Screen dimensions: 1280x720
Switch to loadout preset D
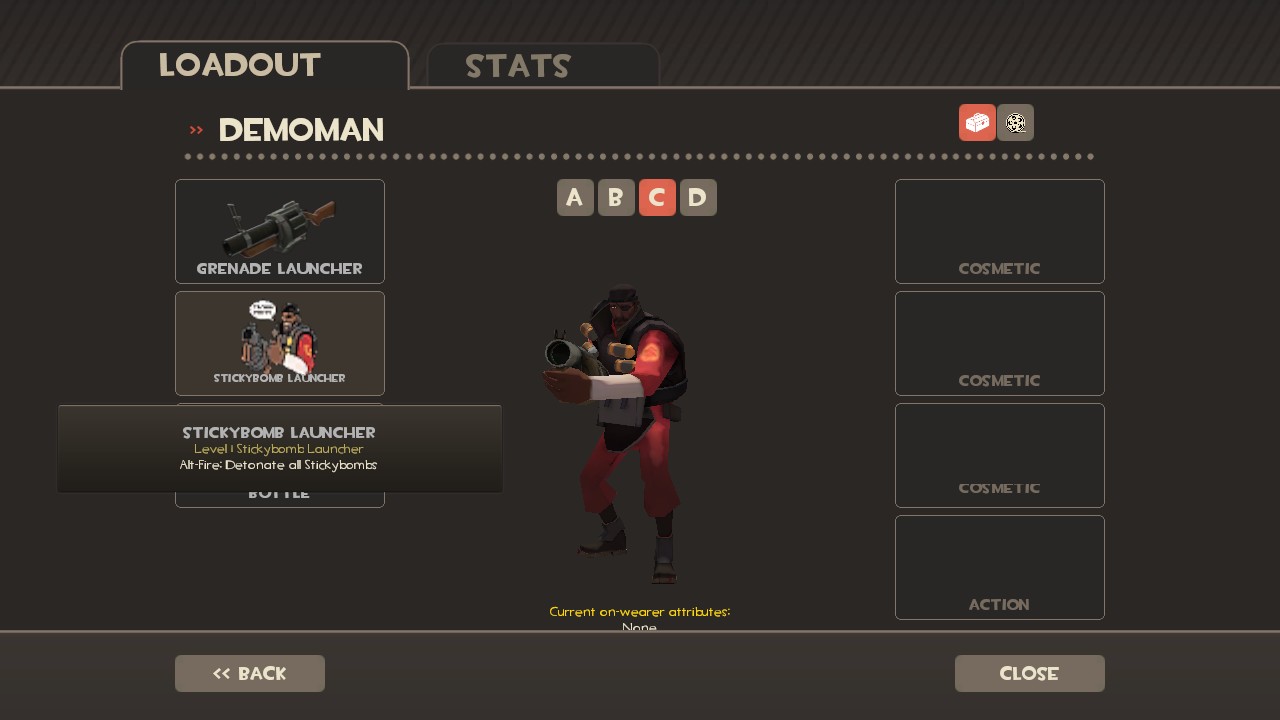click(x=698, y=198)
